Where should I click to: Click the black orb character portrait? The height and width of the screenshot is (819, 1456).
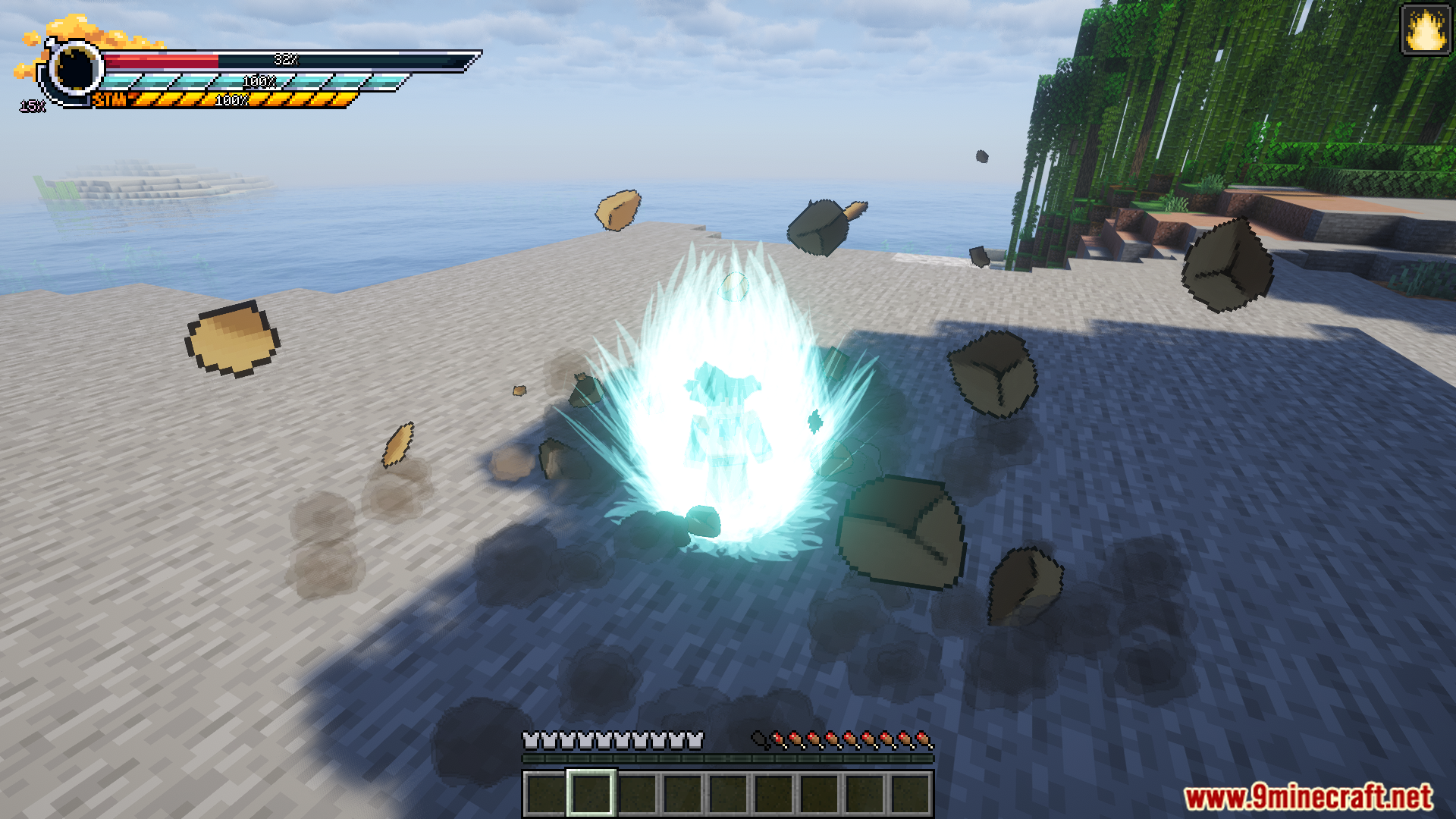tap(76, 69)
